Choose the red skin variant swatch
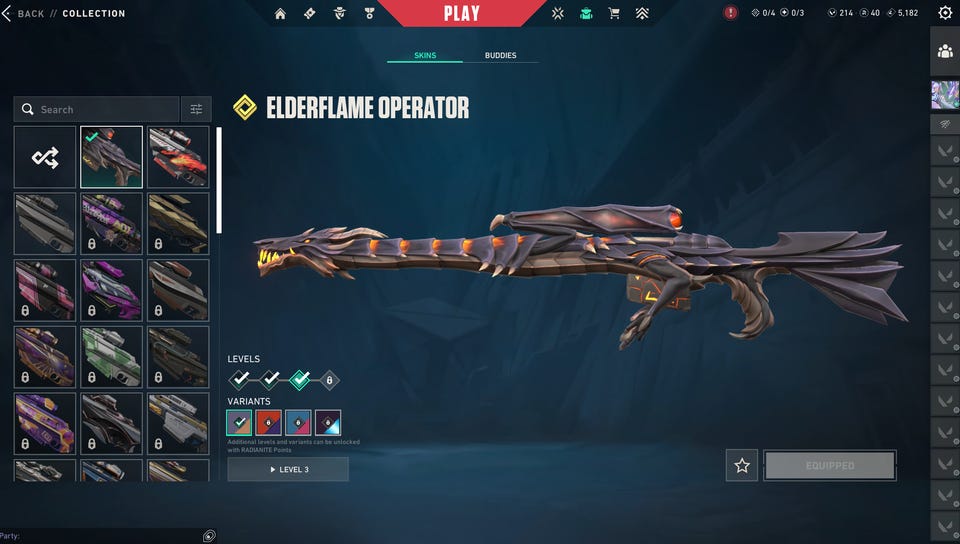 (x=268, y=423)
